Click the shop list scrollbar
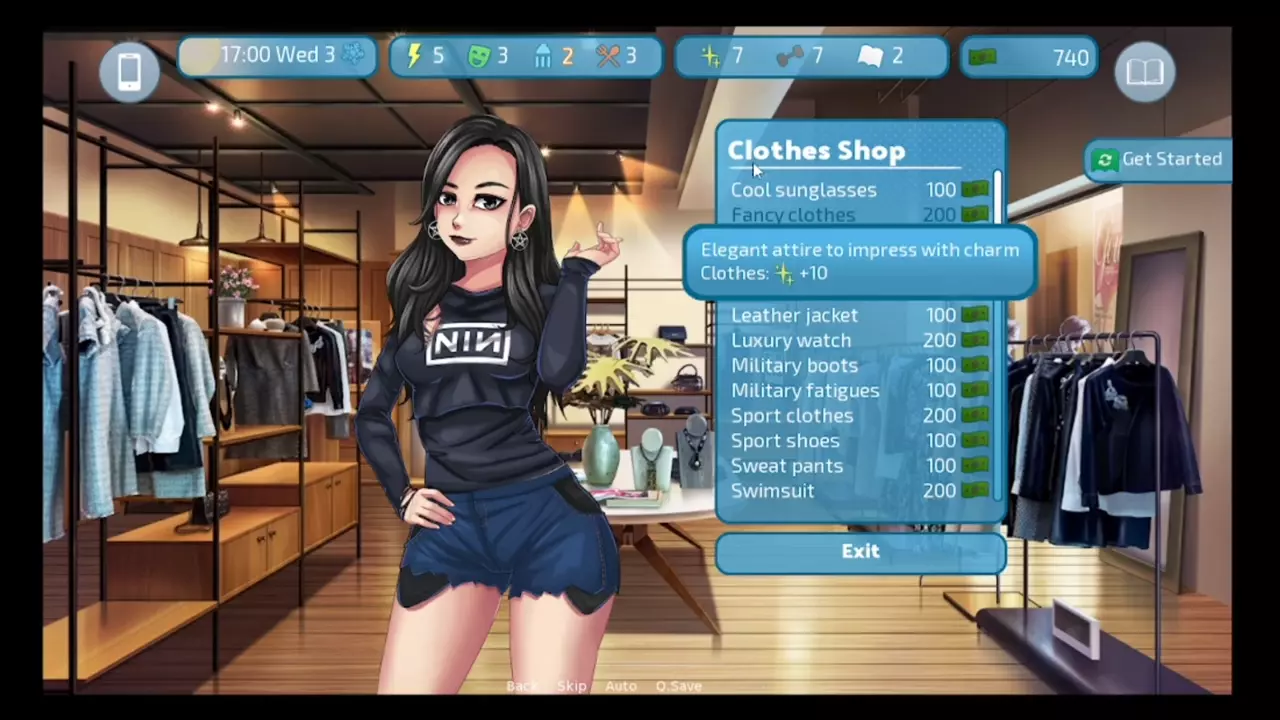Viewport: 1280px width, 720px height. (x=997, y=200)
